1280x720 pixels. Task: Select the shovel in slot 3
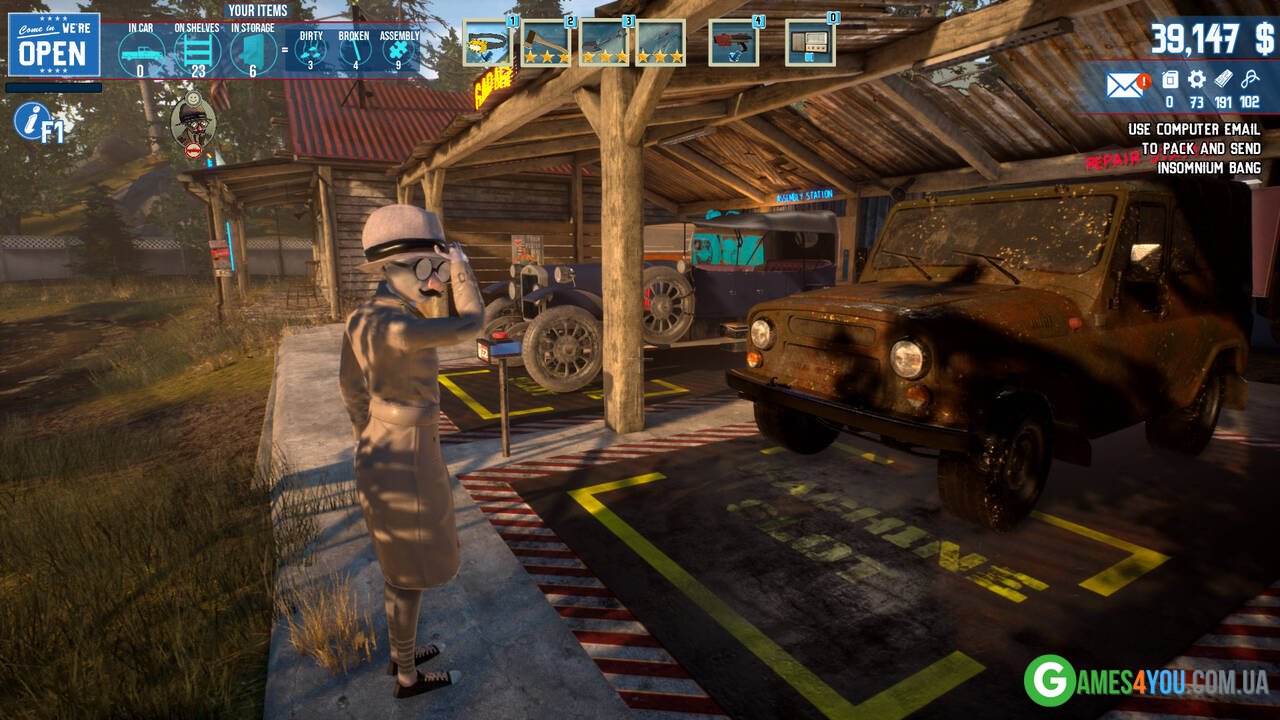pos(604,43)
